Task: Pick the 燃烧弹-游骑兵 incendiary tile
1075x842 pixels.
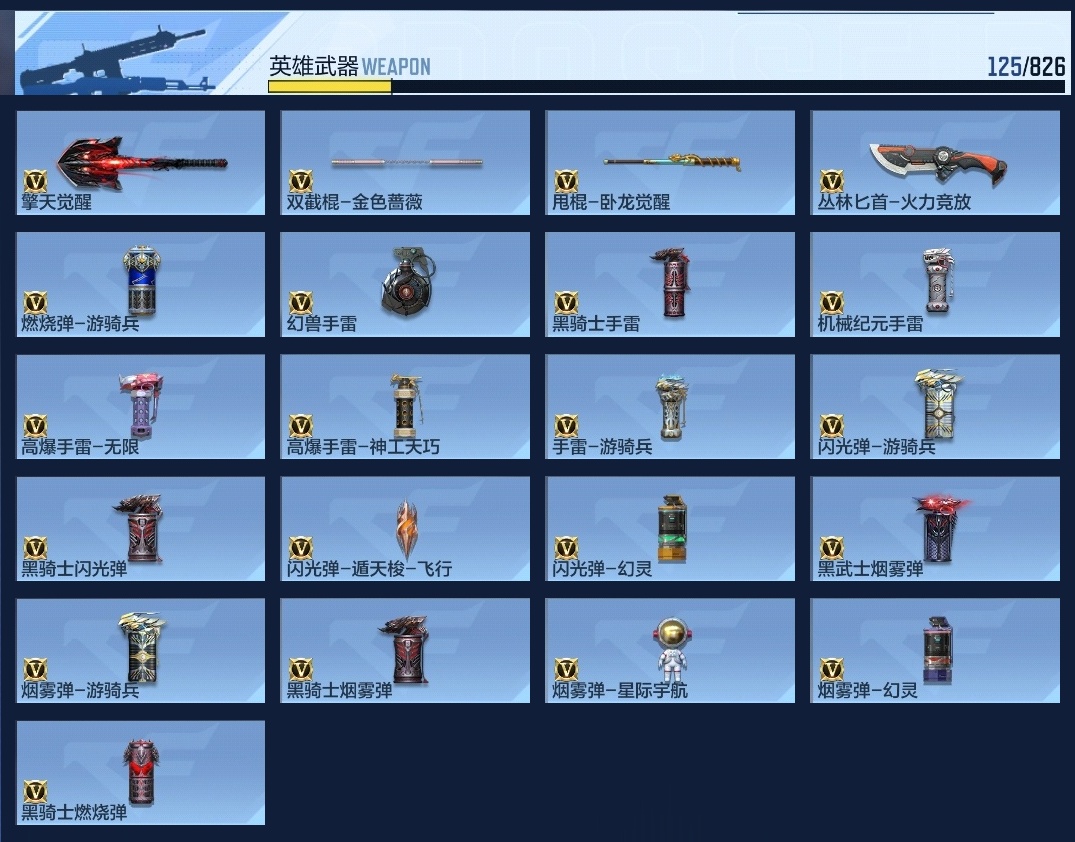Action: [141, 284]
